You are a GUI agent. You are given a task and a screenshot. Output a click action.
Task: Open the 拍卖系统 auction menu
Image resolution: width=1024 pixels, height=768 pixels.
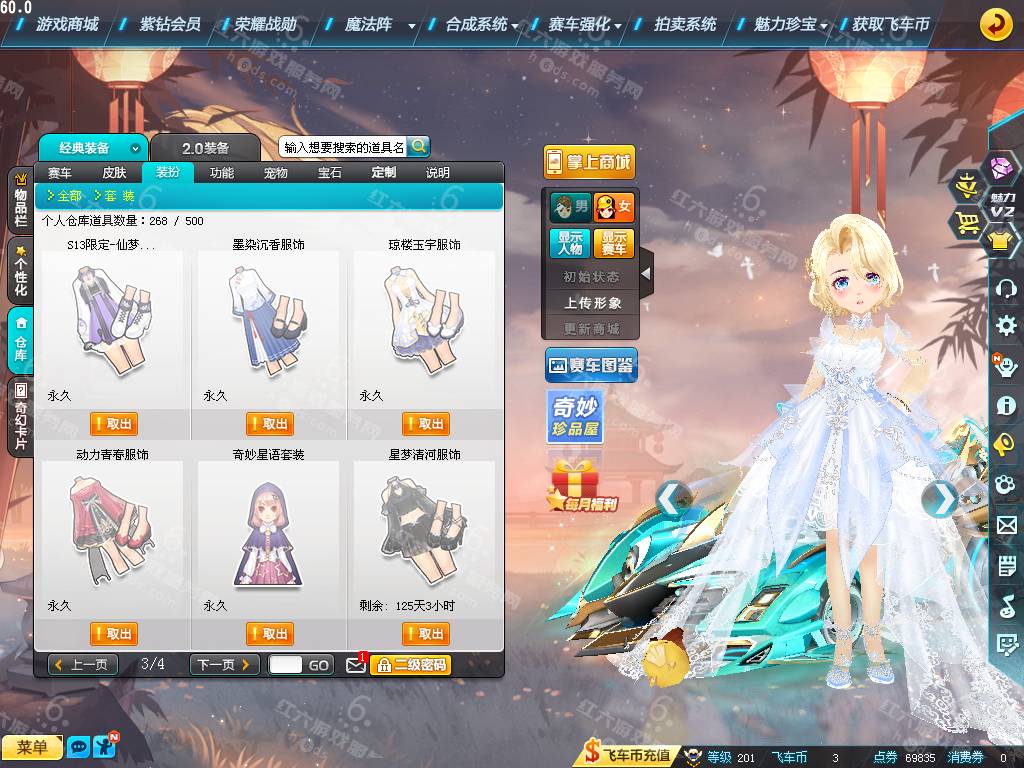pyautogui.click(x=685, y=24)
